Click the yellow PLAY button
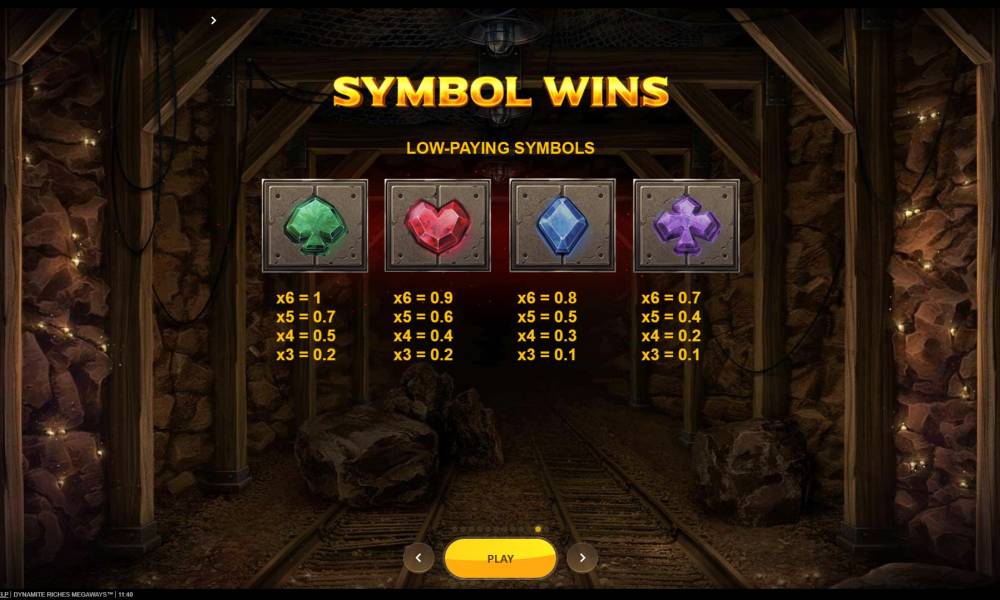This screenshot has width=1000, height=600. tap(500, 558)
